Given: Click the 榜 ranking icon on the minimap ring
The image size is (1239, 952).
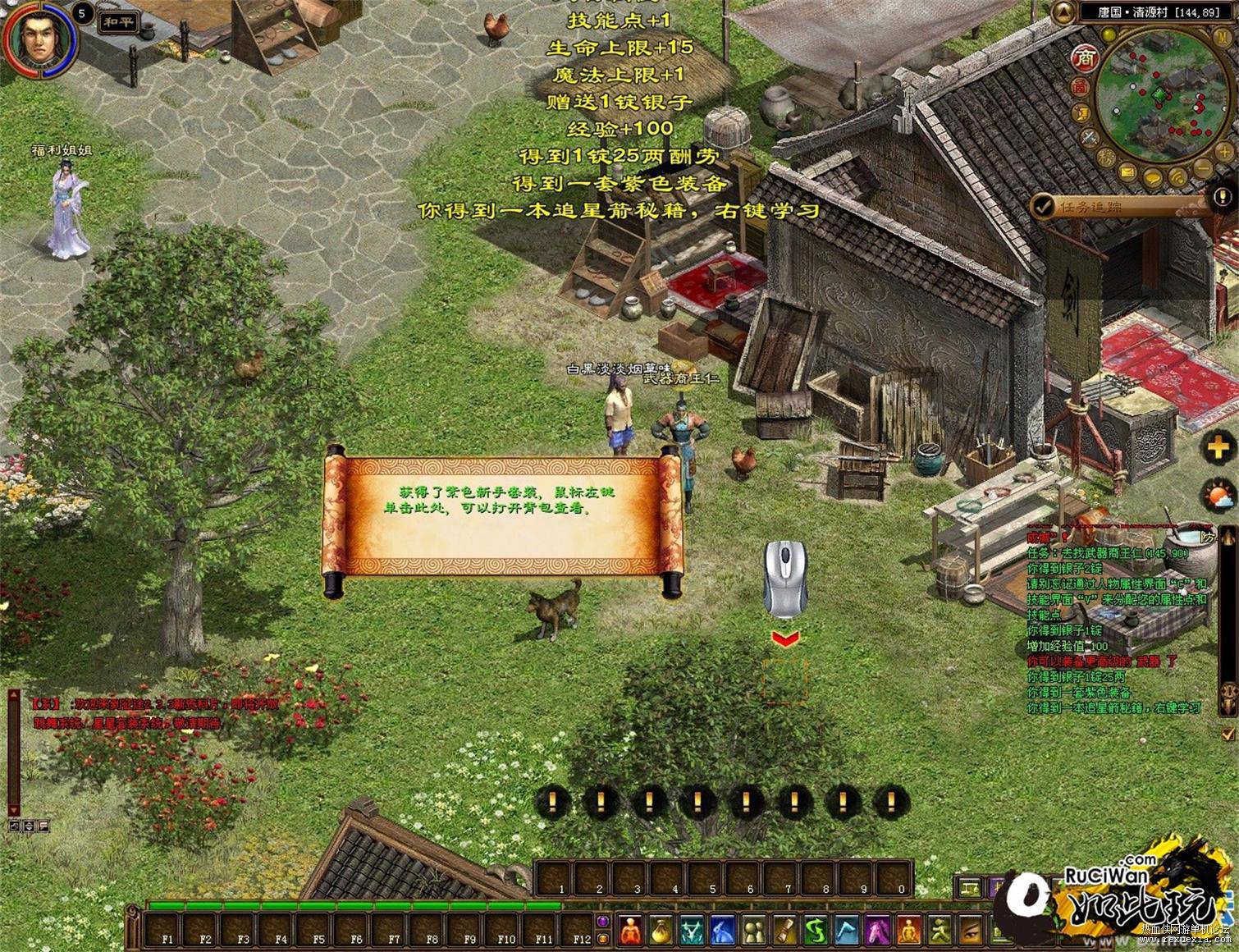Looking at the screenshot, I should point(1104,158).
